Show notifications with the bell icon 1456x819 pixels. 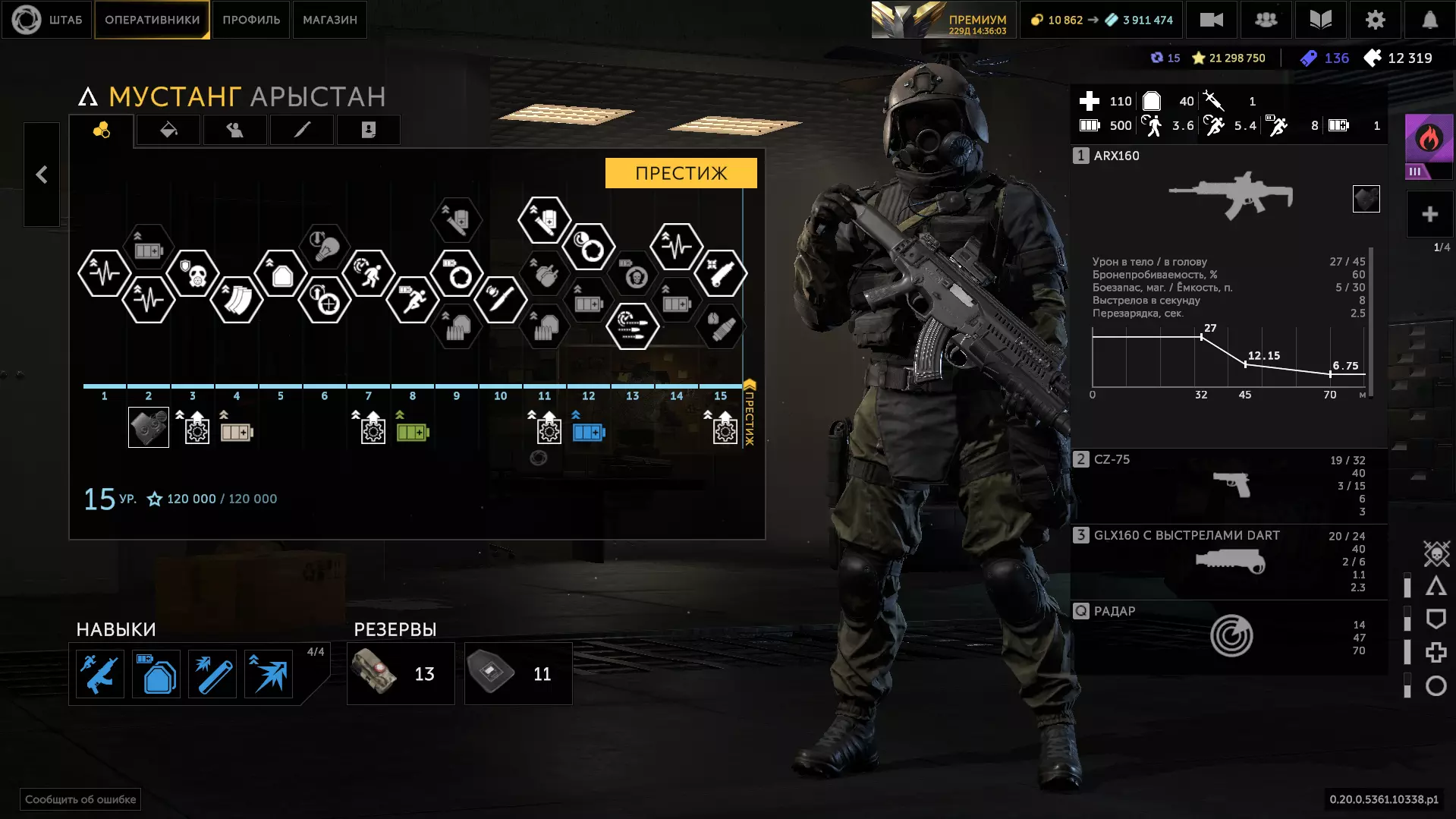(1429, 20)
